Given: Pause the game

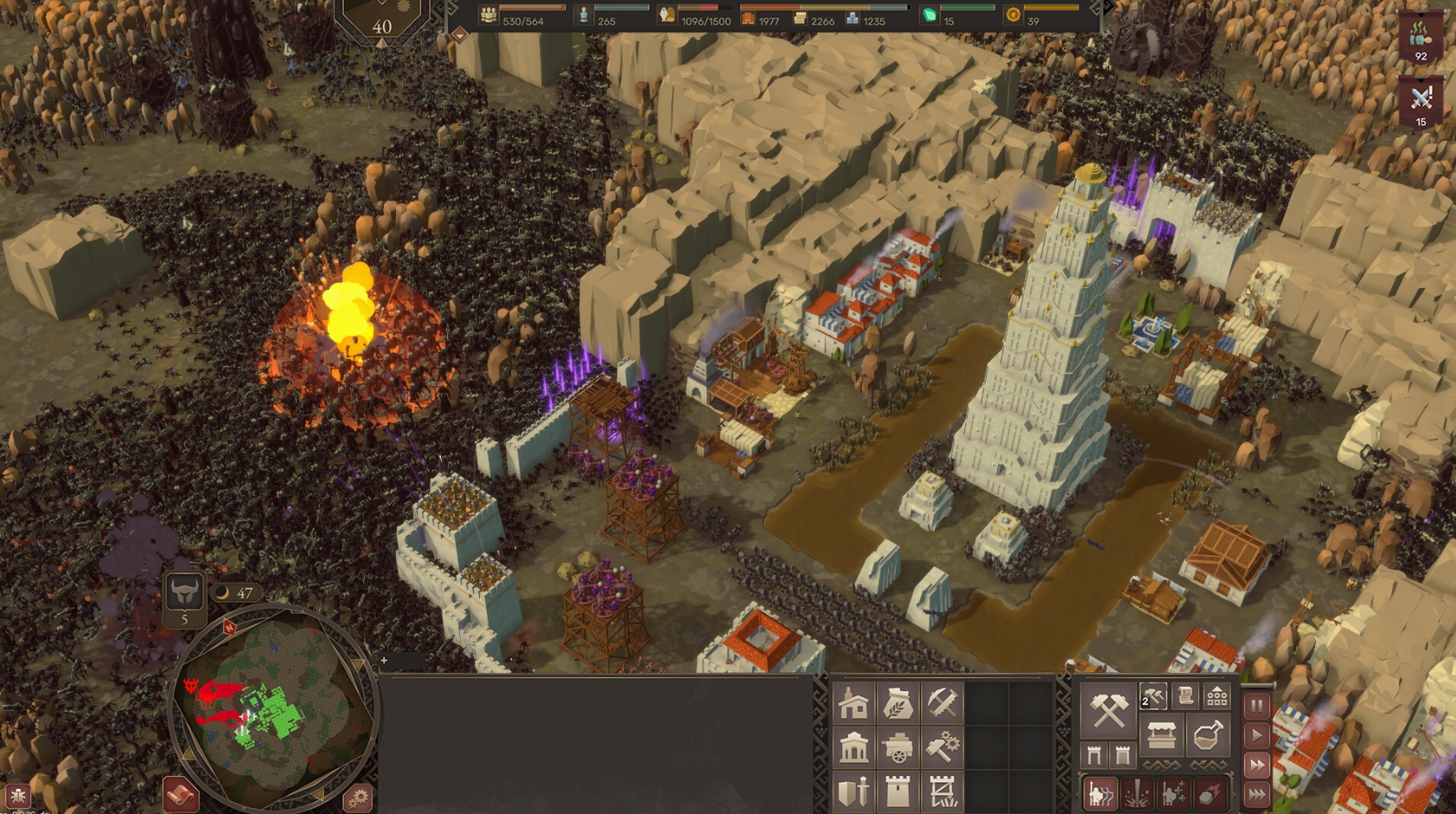Looking at the screenshot, I should click(1256, 706).
